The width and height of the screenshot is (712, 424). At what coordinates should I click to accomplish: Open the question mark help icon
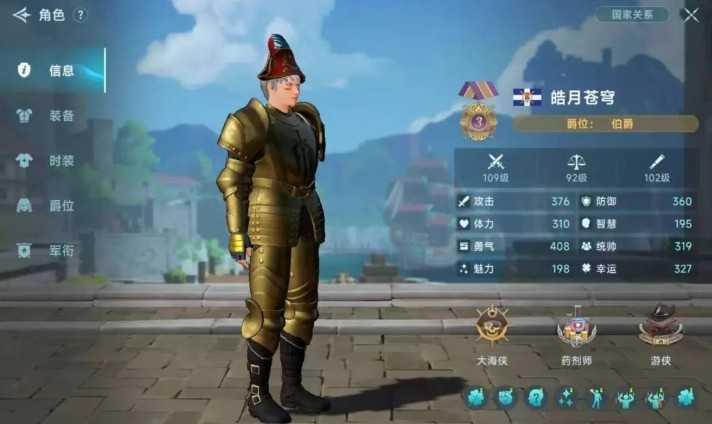click(81, 15)
